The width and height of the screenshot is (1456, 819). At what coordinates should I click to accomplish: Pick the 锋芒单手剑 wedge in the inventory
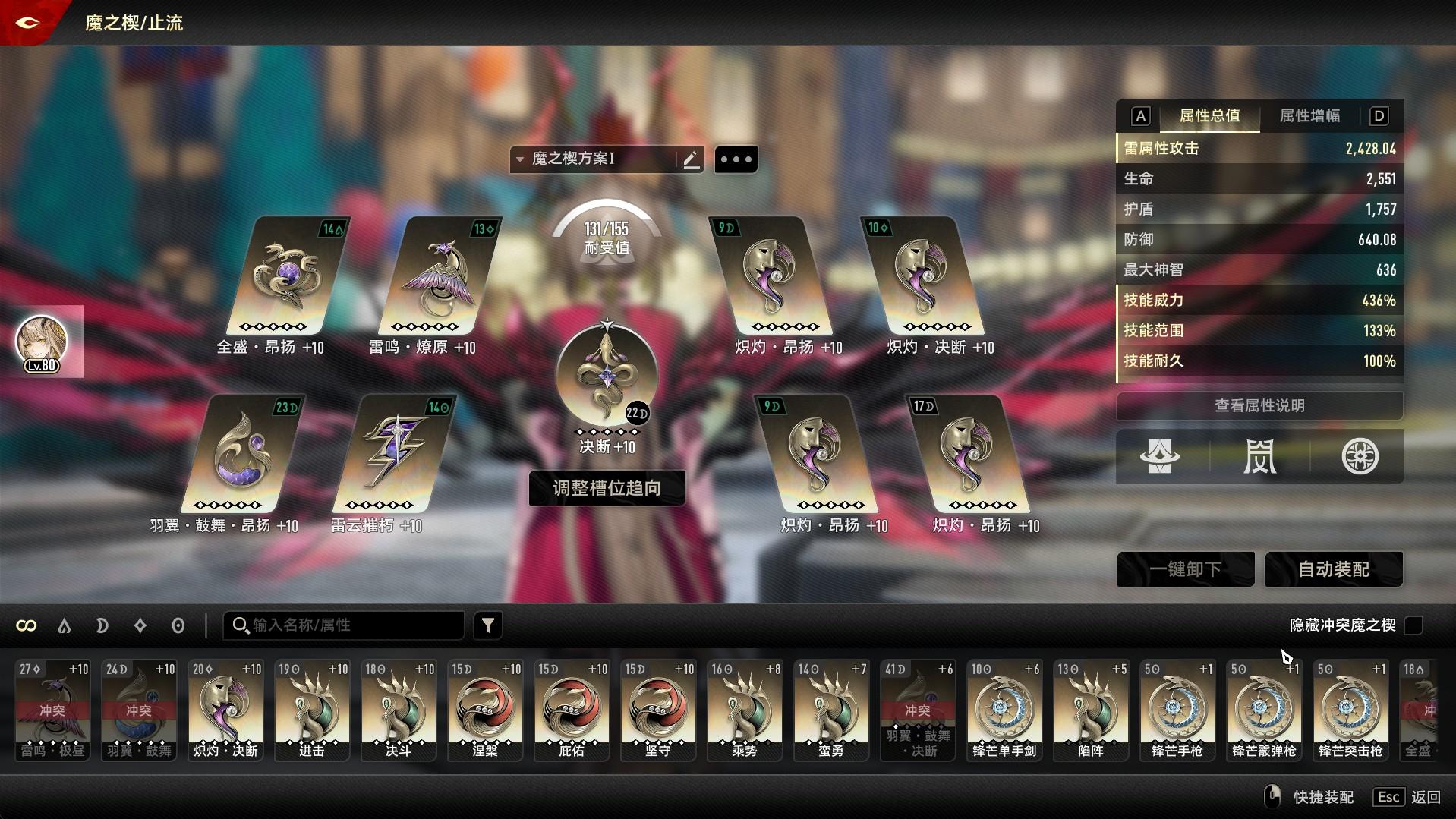(1004, 710)
